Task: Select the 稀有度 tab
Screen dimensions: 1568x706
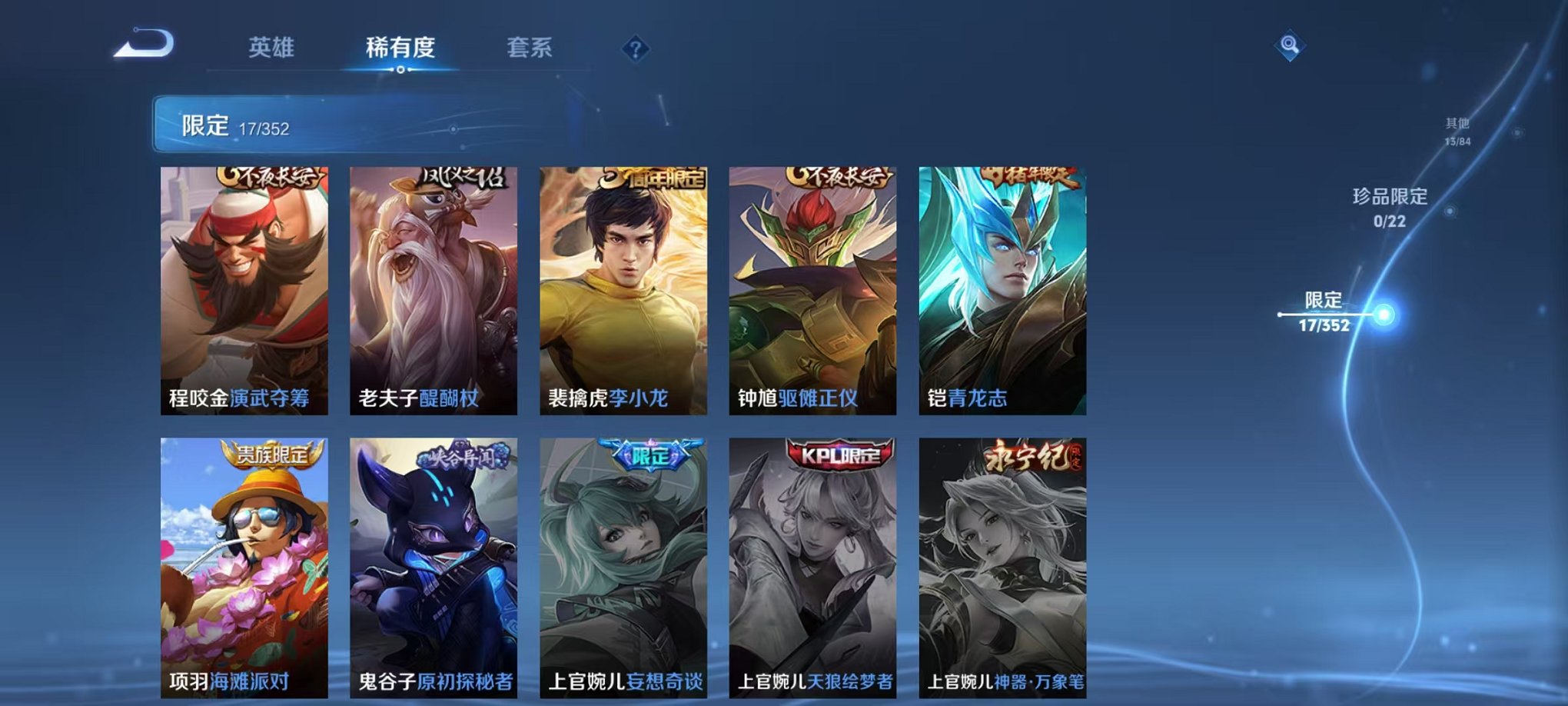Action: tap(397, 48)
